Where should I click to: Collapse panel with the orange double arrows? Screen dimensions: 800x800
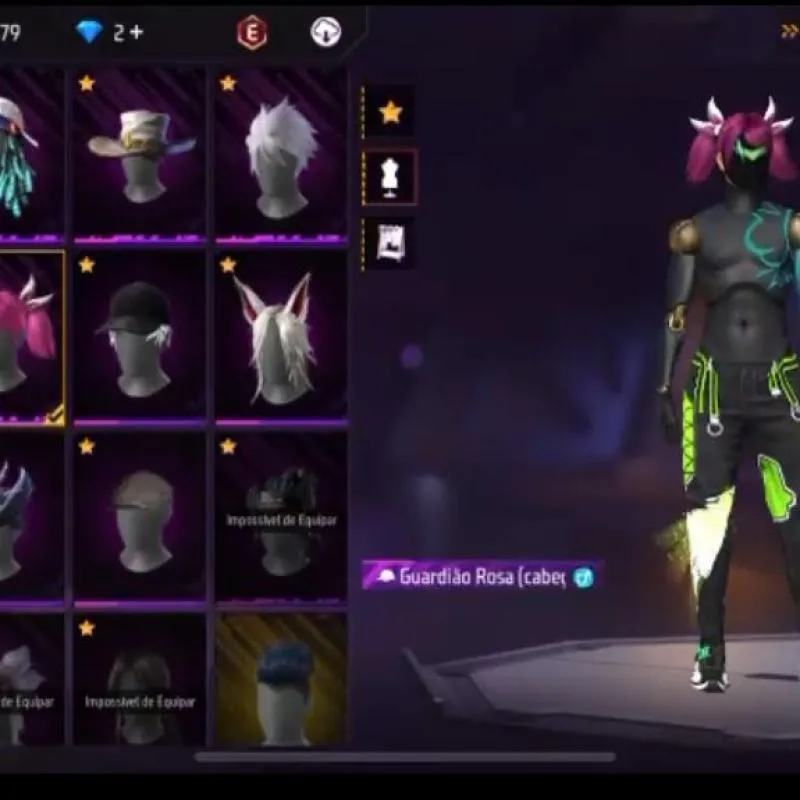pyautogui.click(x=789, y=32)
